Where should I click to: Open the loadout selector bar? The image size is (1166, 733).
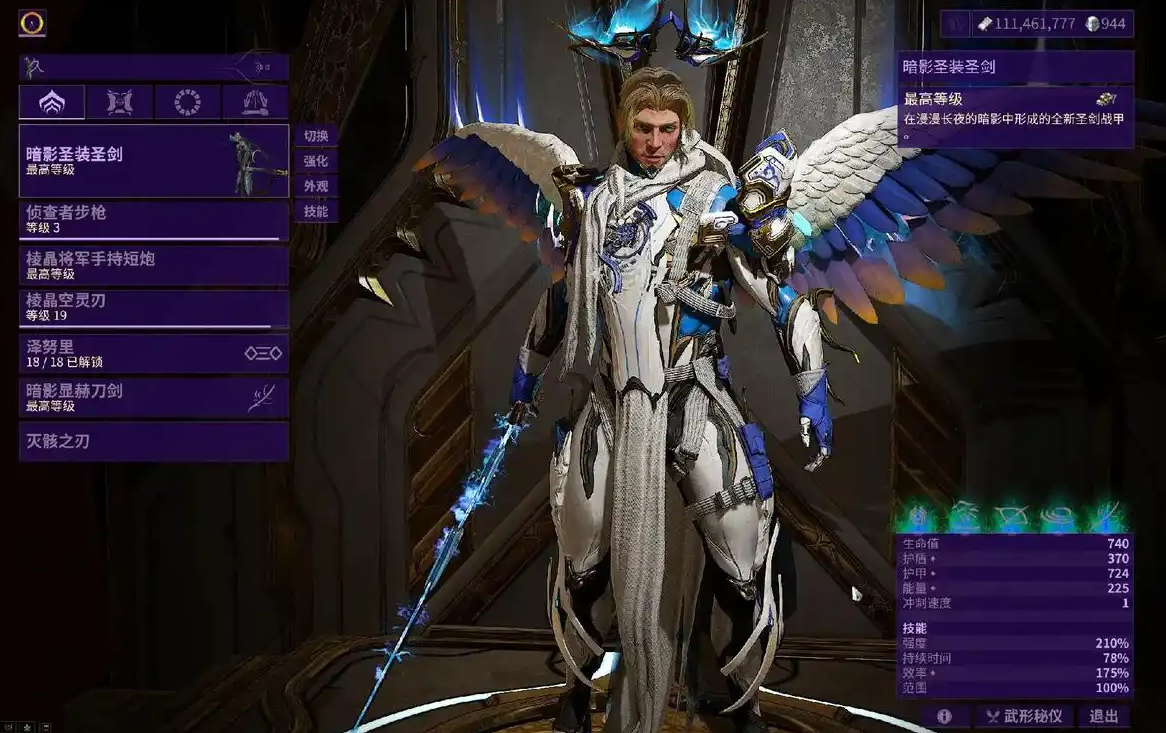[x=153, y=67]
